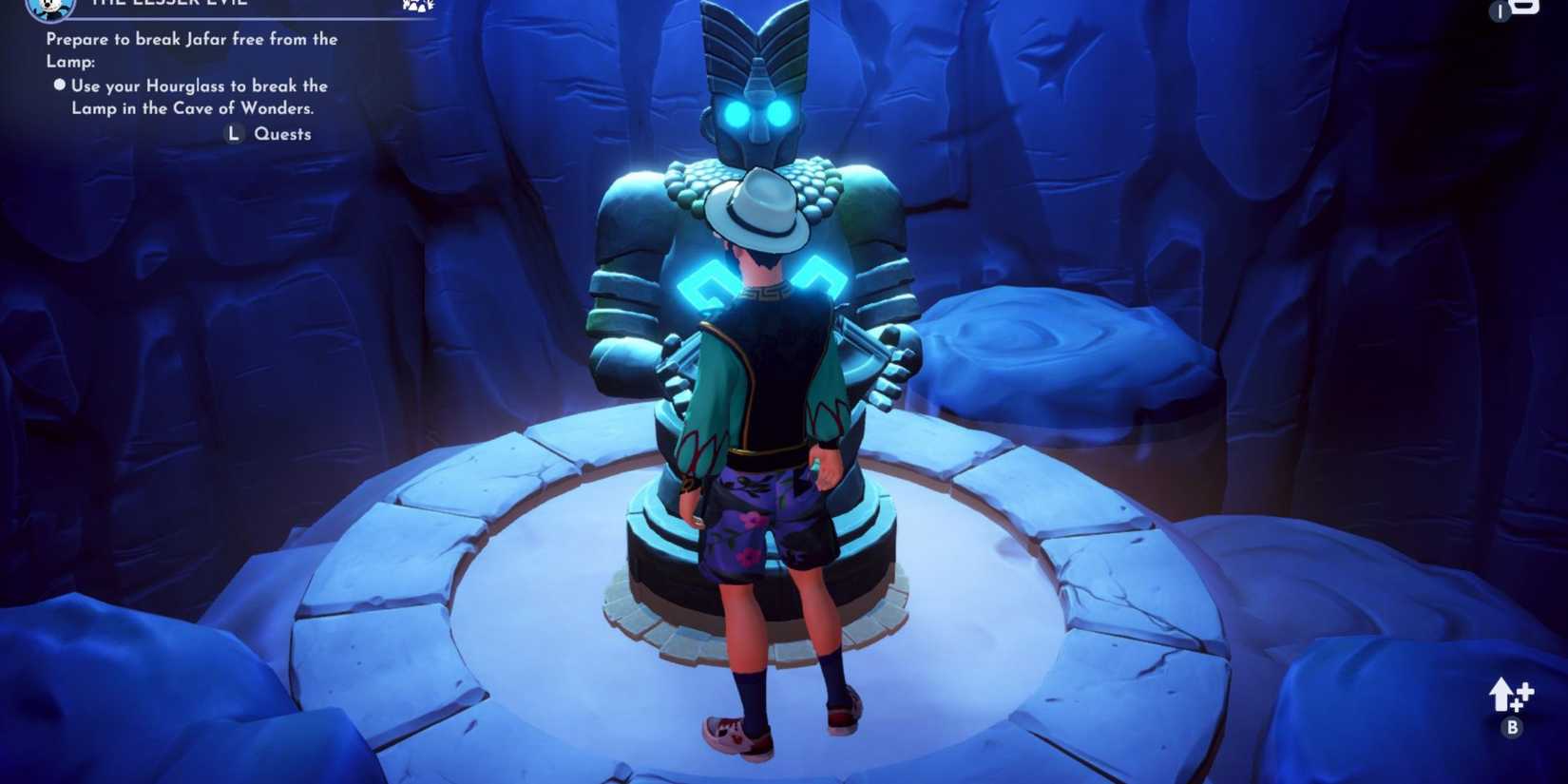The image size is (1568, 784).
Task: Click the circular I button top right
Action: (1500, 12)
